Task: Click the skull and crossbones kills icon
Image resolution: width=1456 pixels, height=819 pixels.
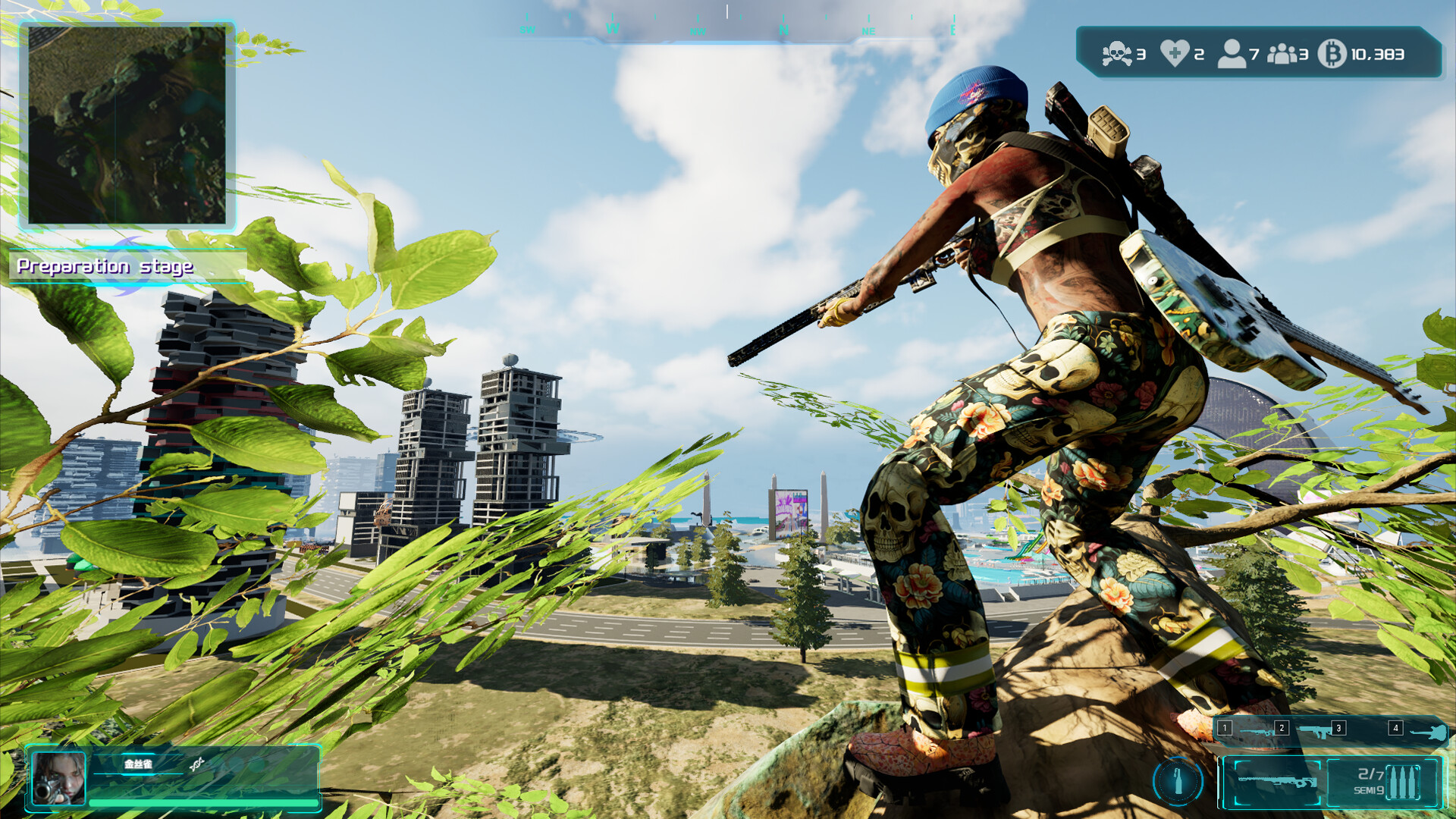Action: [x=1116, y=54]
